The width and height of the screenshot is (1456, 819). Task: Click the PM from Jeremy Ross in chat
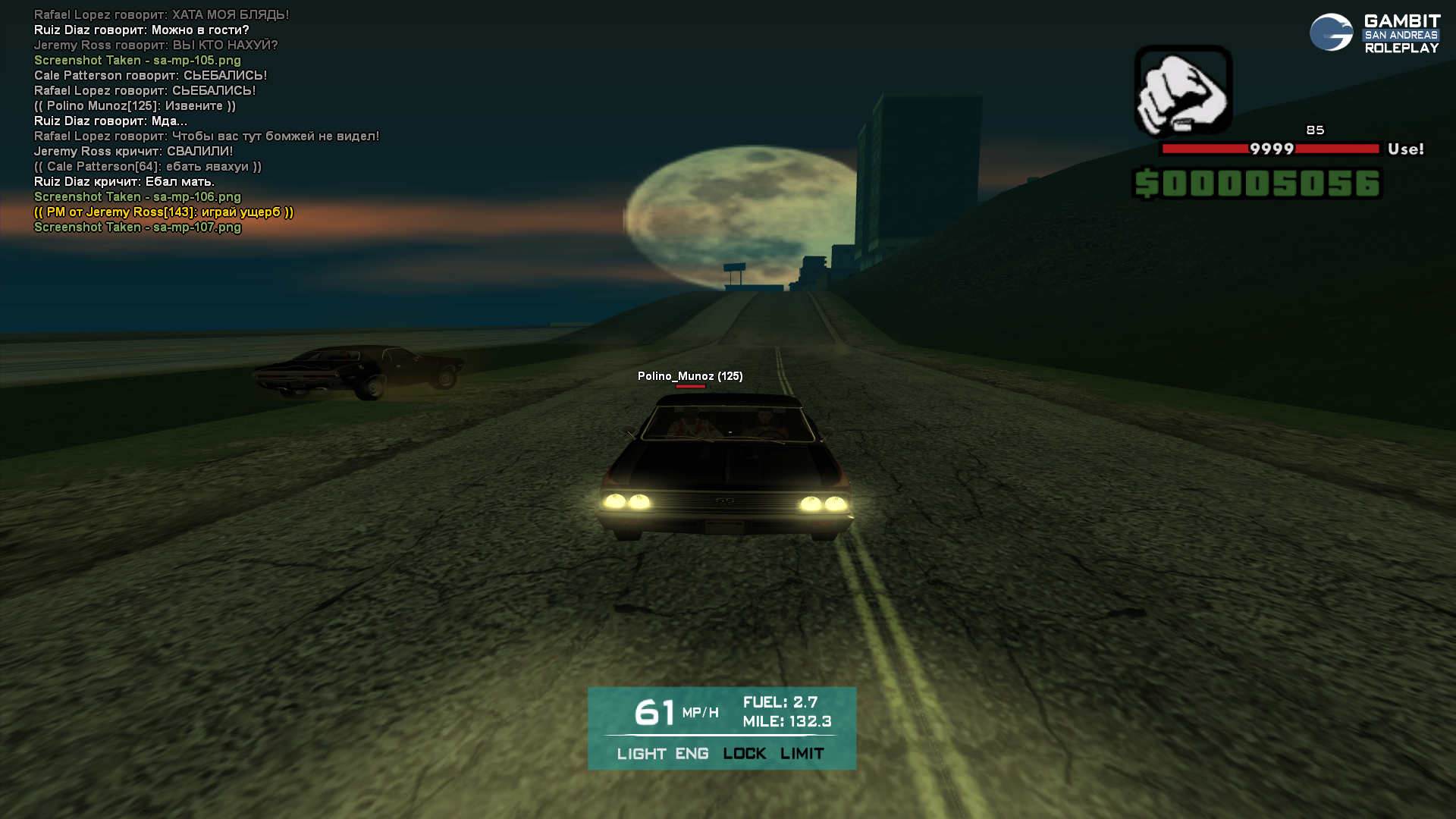(164, 212)
